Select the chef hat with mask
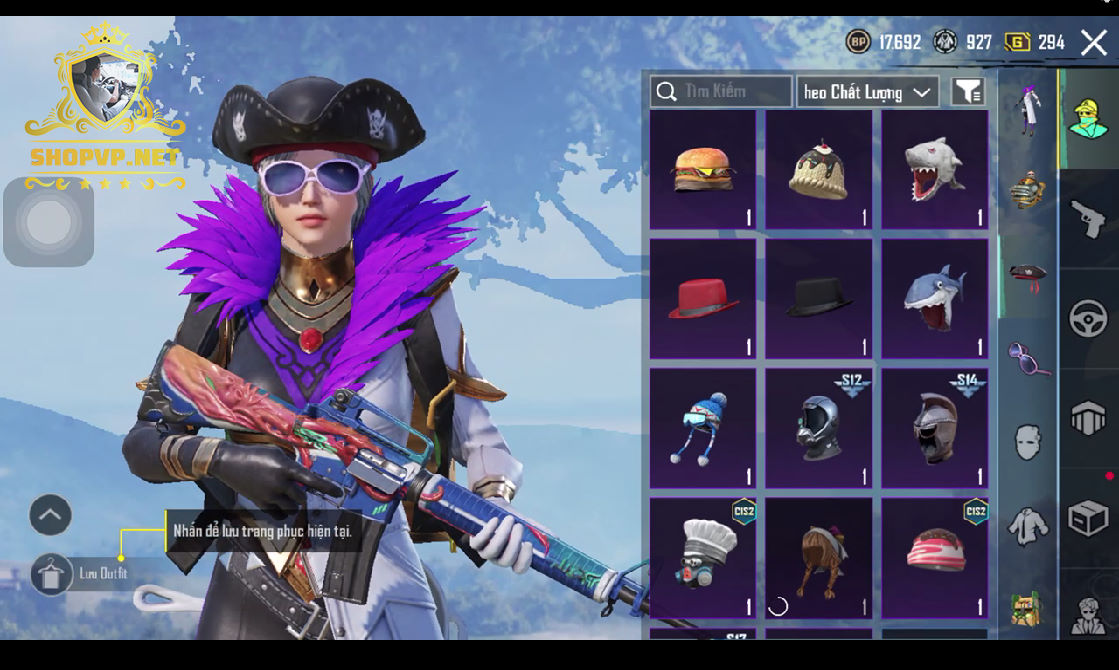Image resolution: width=1119 pixels, height=670 pixels. tap(703, 558)
